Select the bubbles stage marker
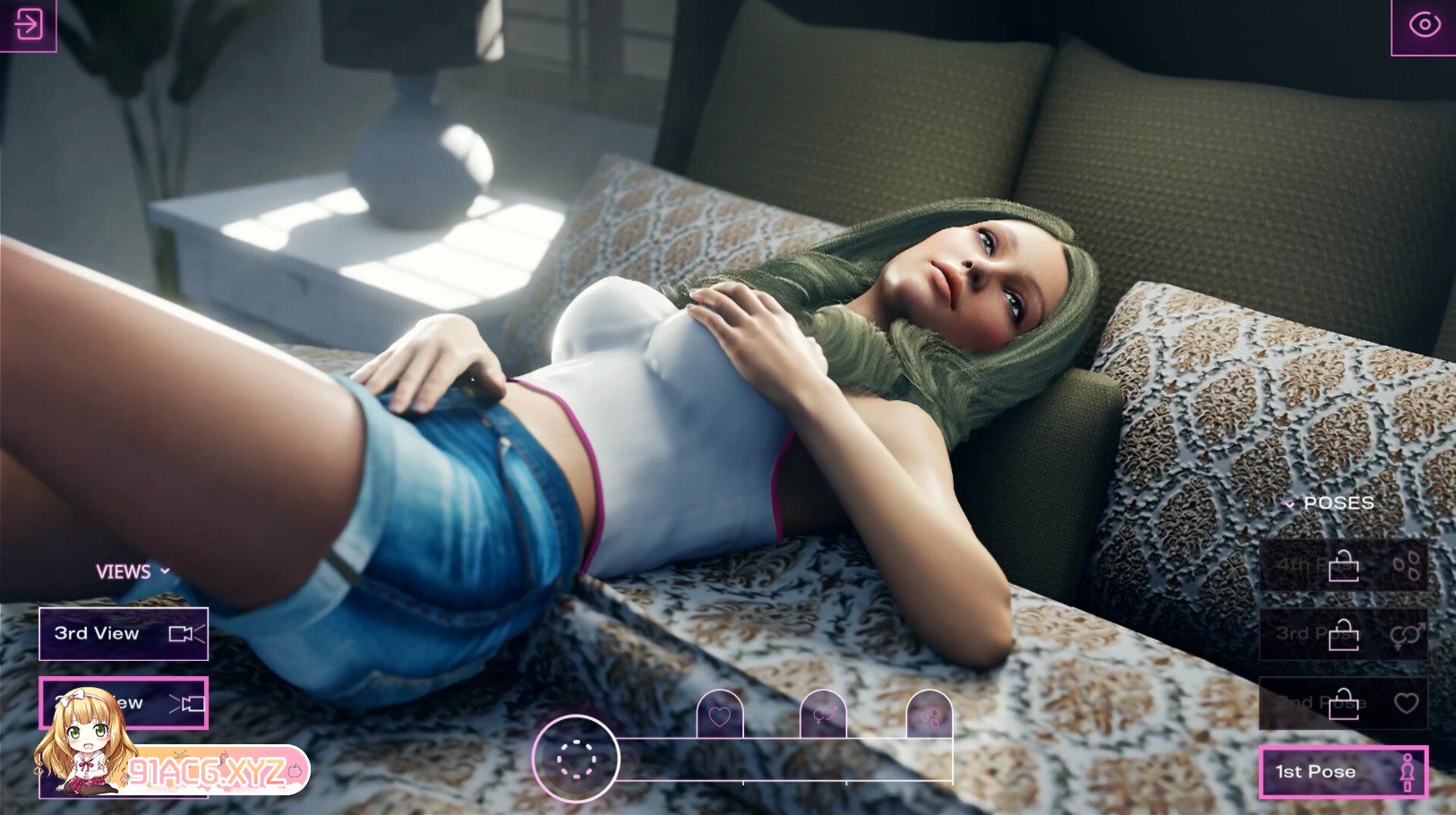 (929, 716)
